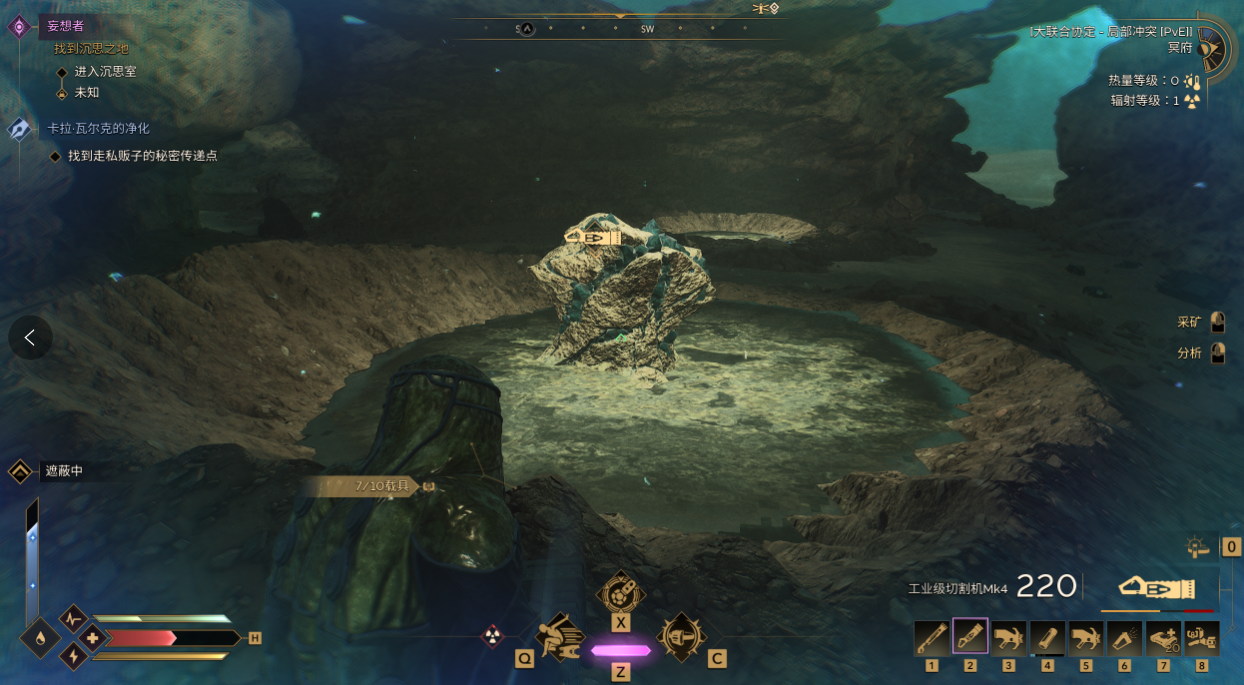Click the health cross icon
1244x685 pixels.
pyautogui.click(x=93, y=638)
